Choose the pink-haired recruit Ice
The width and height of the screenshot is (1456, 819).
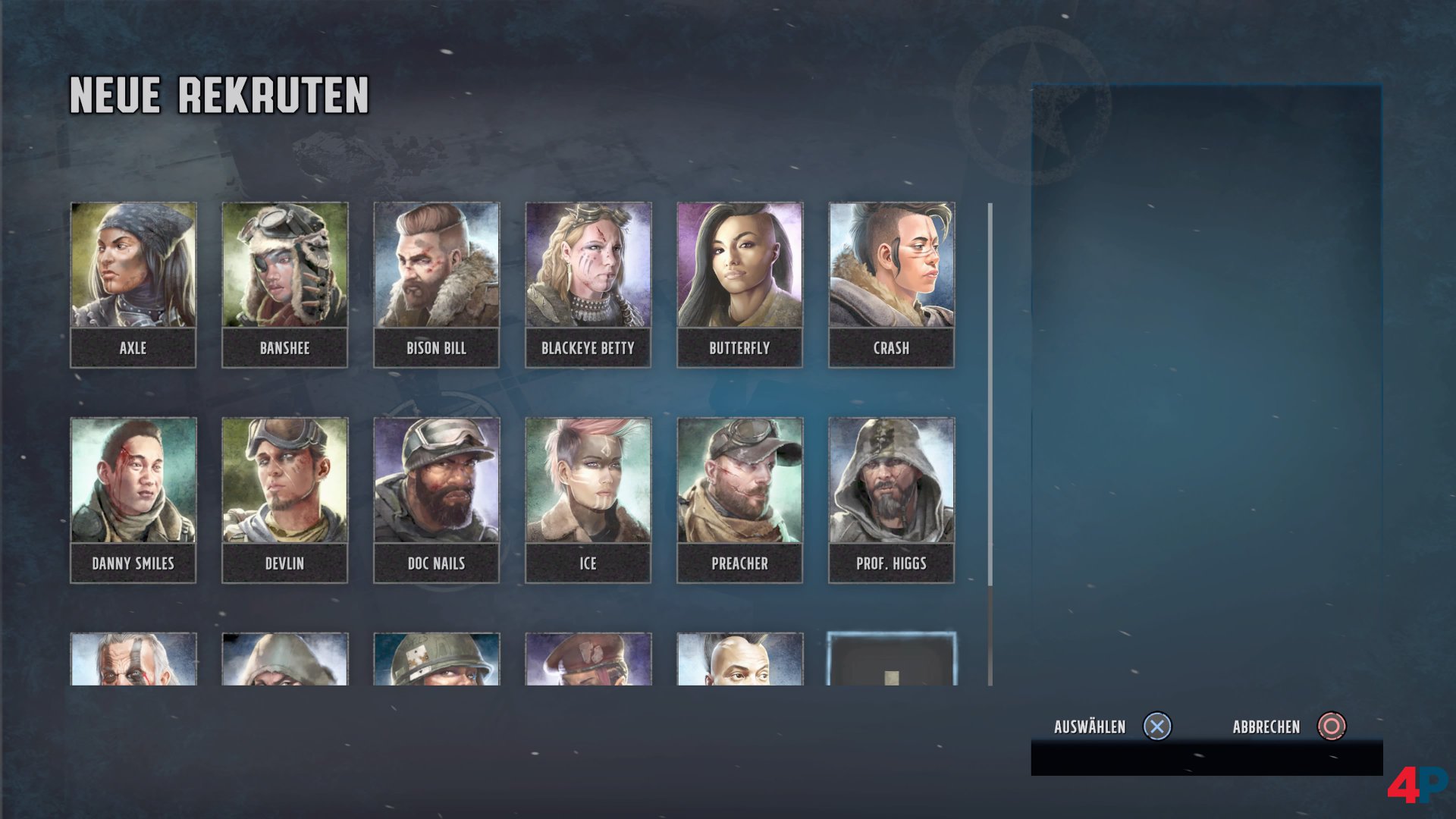[588, 500]
